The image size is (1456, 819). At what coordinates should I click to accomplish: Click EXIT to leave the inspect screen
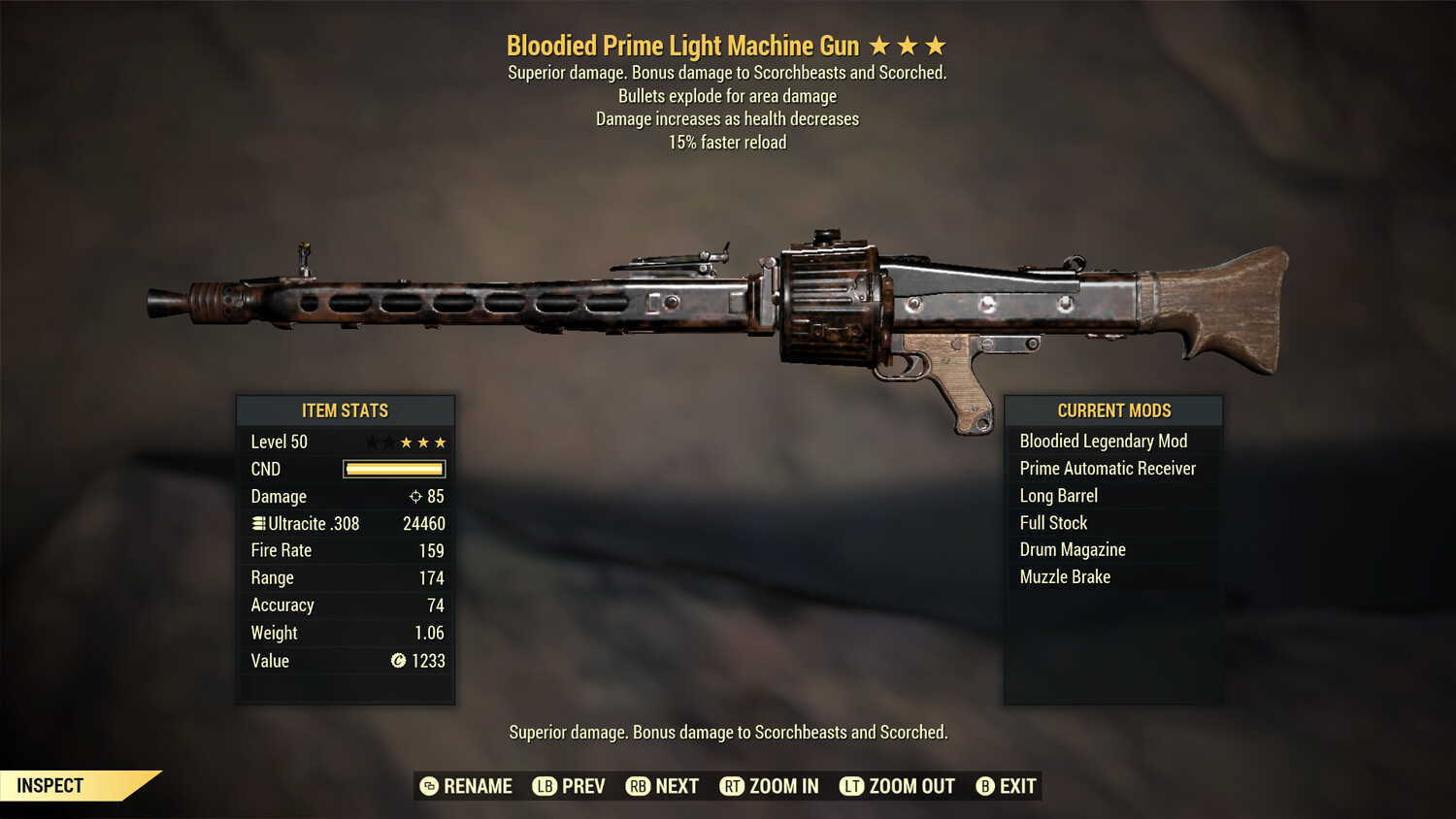(x=1018, y=786)
